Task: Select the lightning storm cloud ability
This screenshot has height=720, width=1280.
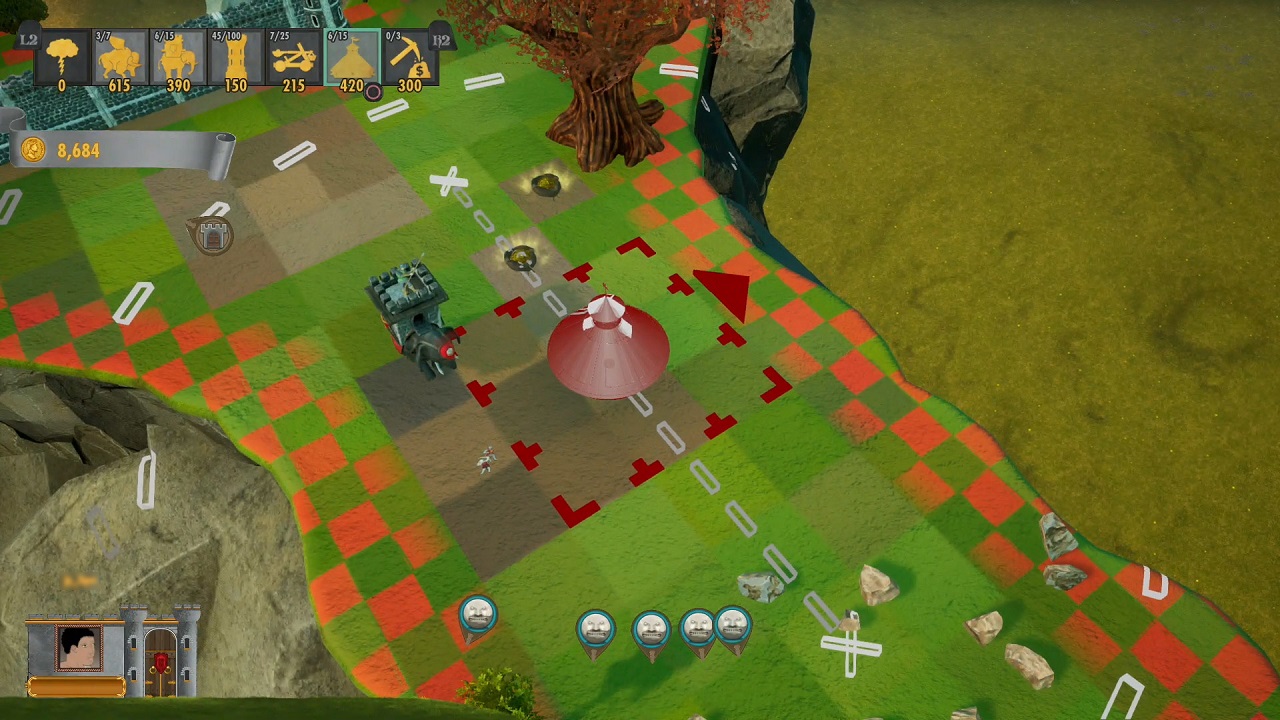Action: coord(62,60)
